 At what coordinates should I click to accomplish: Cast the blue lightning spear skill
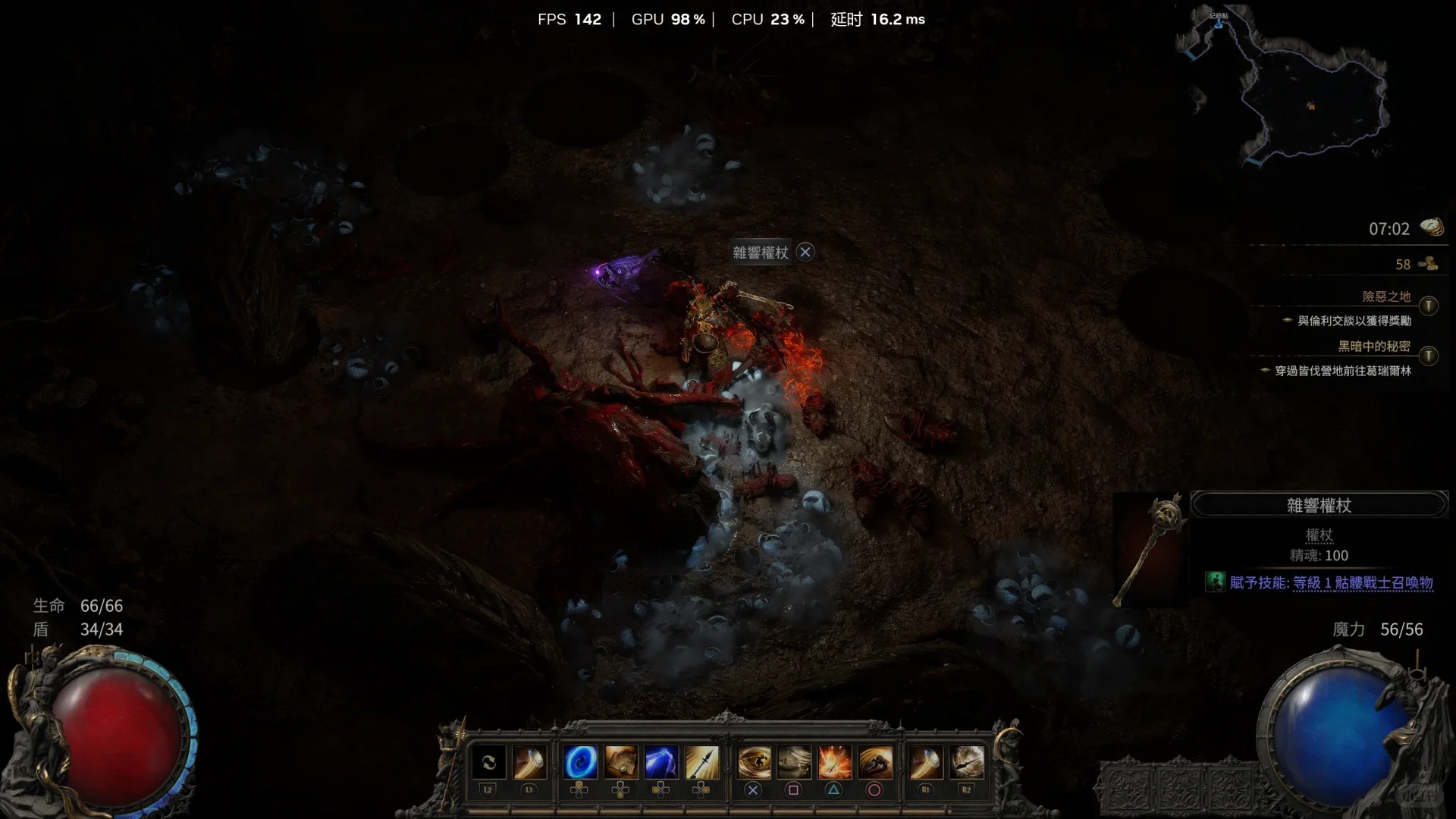pyautogui.click(x=661, y=762)
